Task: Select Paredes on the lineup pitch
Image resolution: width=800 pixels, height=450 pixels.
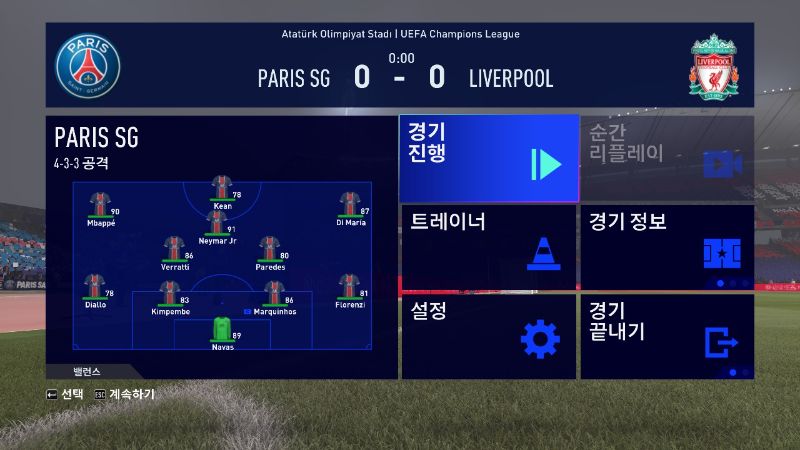Action: click(x=268, y=249)
